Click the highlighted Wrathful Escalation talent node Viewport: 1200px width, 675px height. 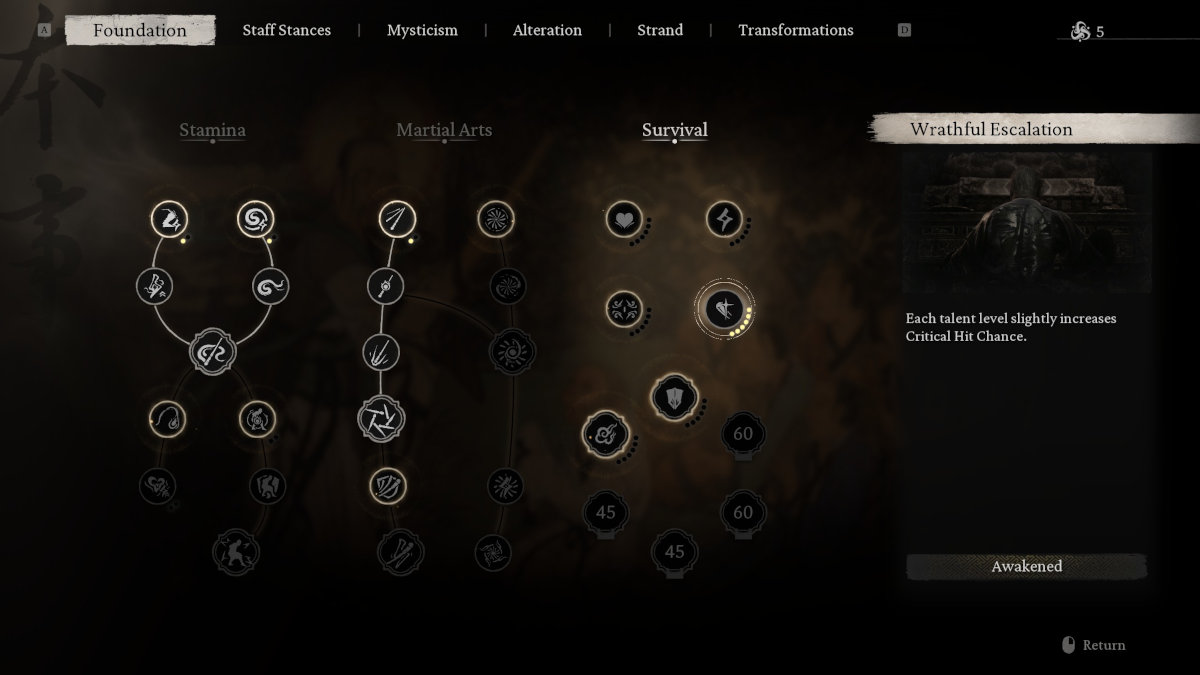pyautogui.click(x=724, y=308)
